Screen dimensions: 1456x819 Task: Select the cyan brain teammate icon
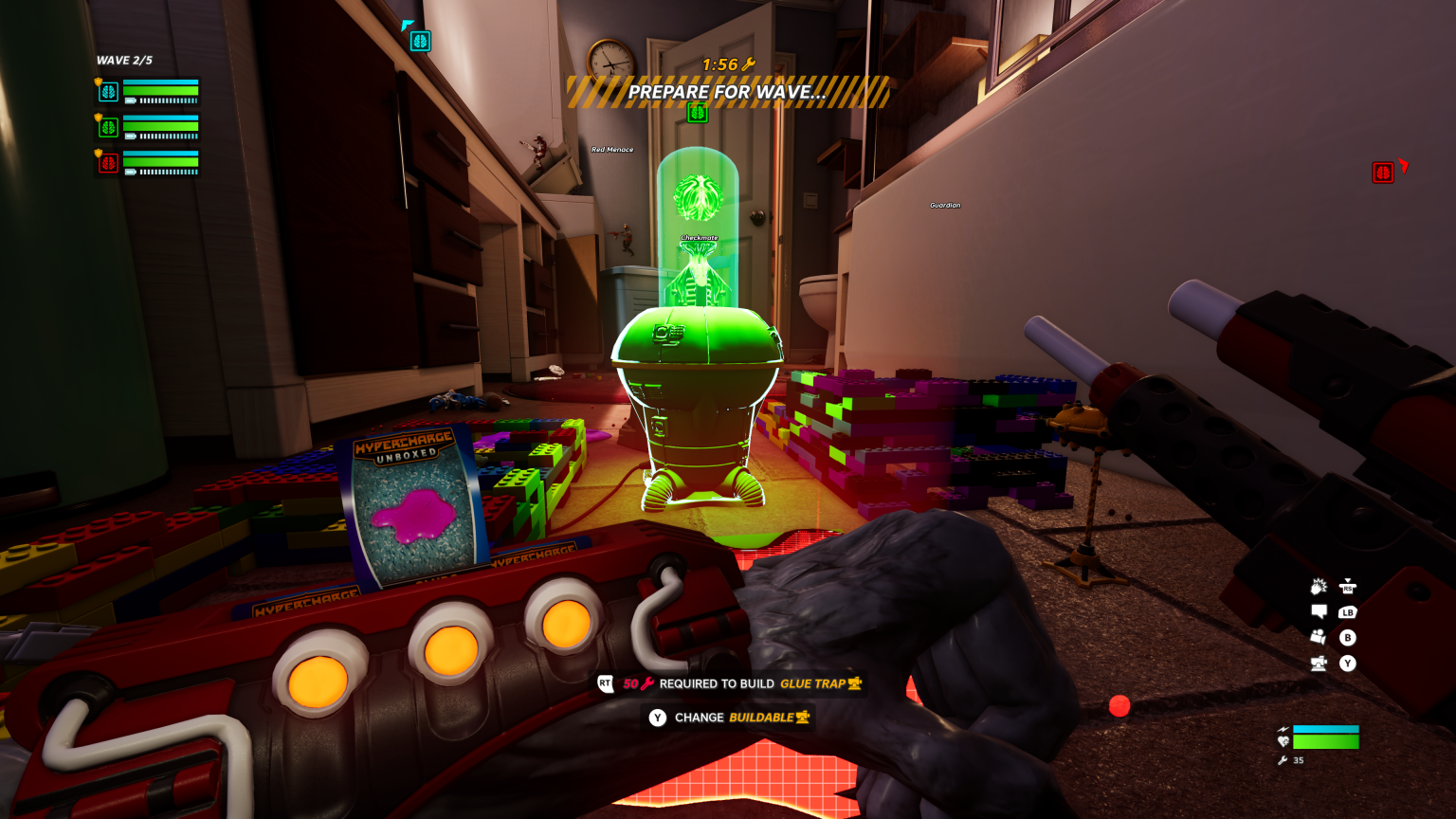[x=108, y=91]
